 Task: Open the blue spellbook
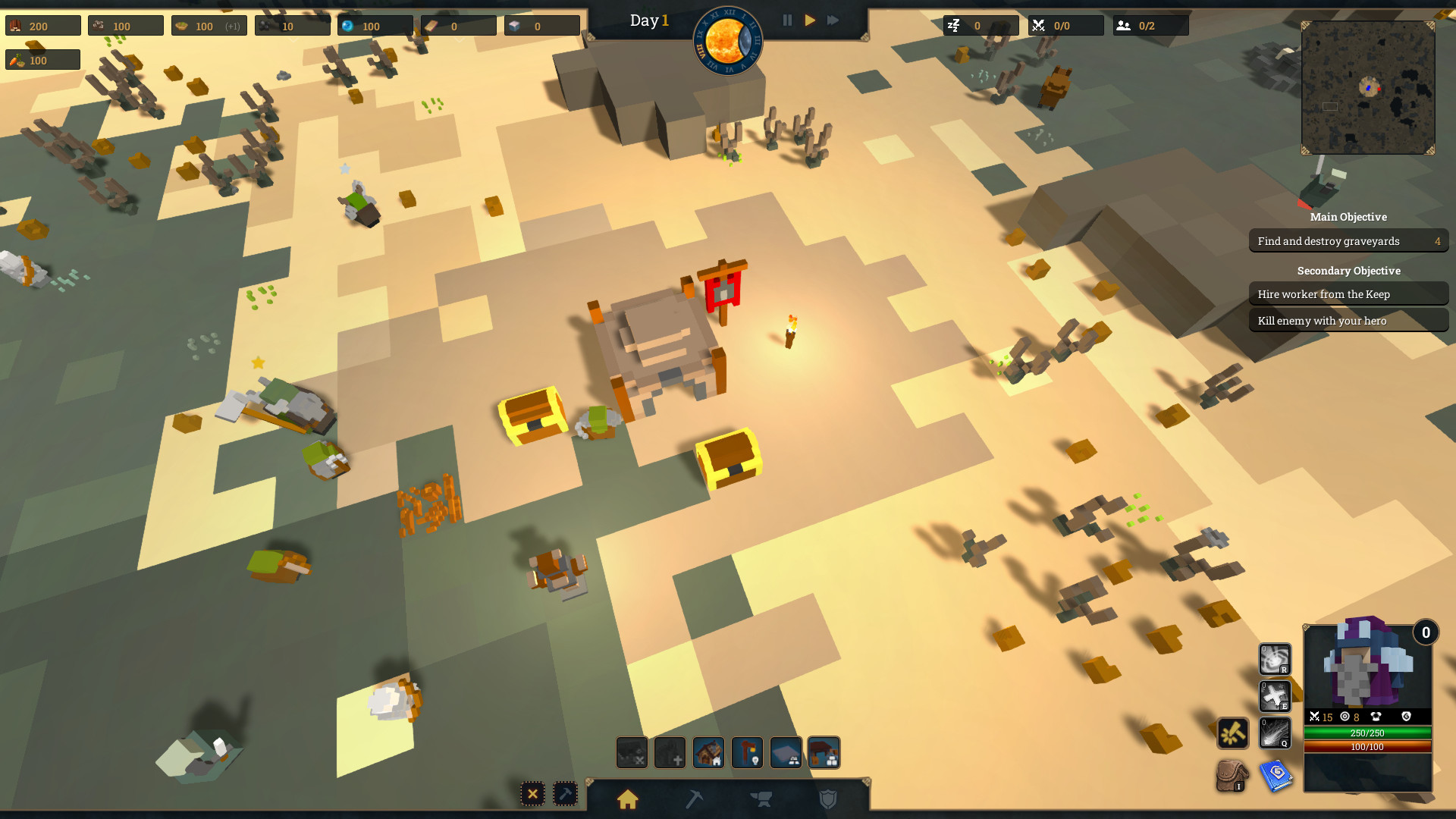pos(1276,775)
